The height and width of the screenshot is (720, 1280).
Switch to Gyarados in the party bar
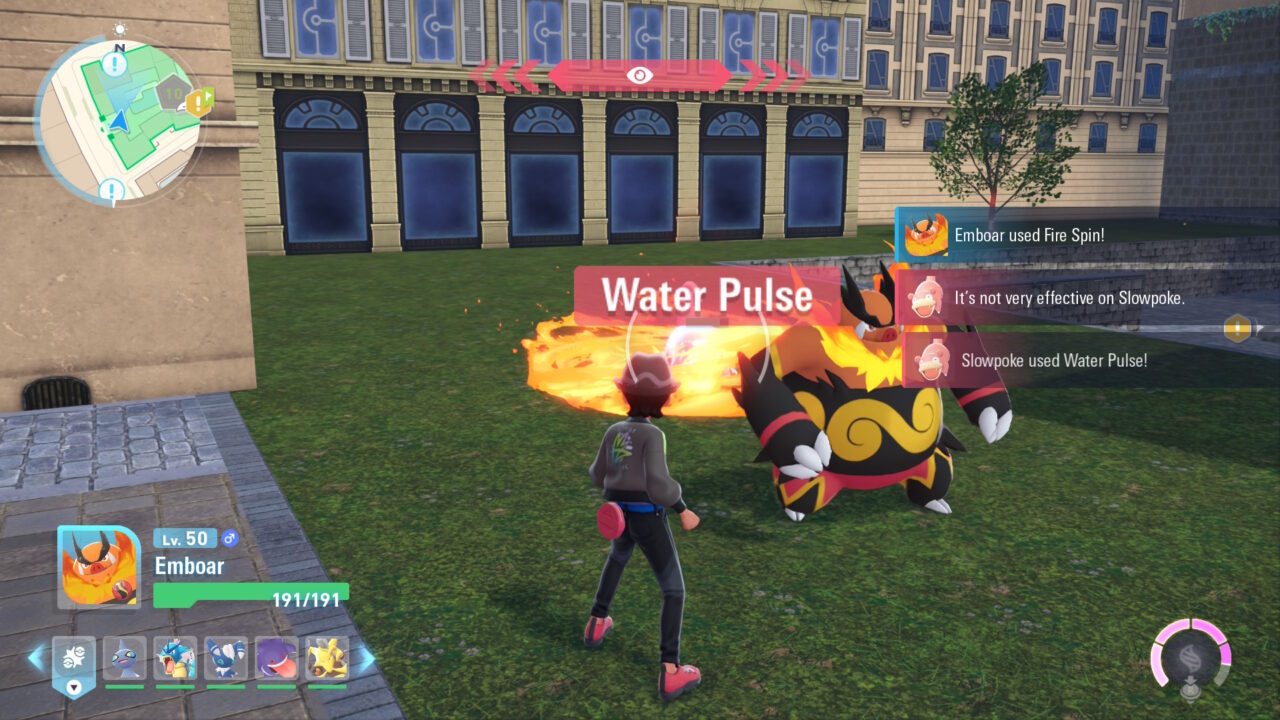pos(175,659)
